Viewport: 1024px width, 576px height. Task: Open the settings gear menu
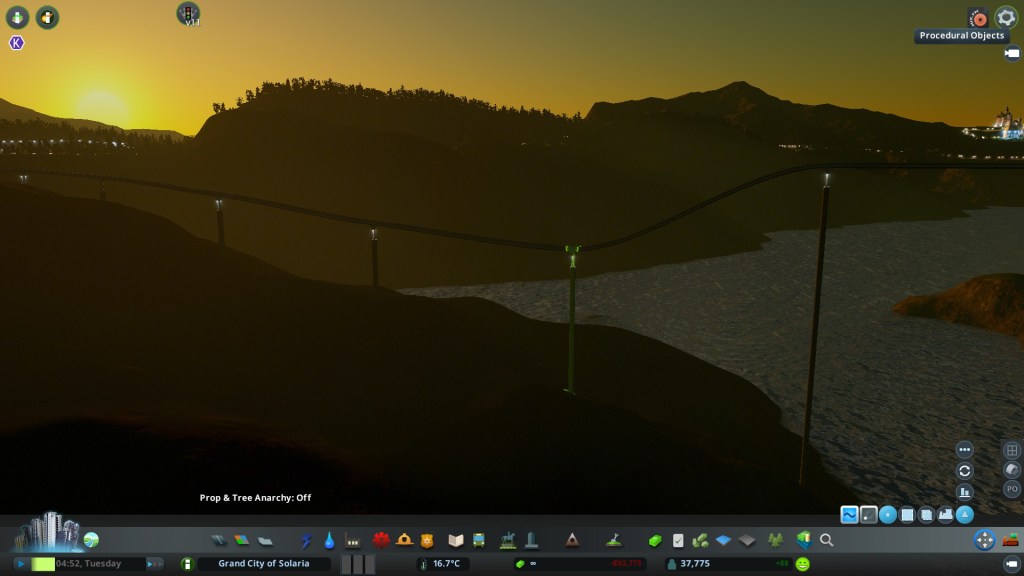click(1005, 17)
